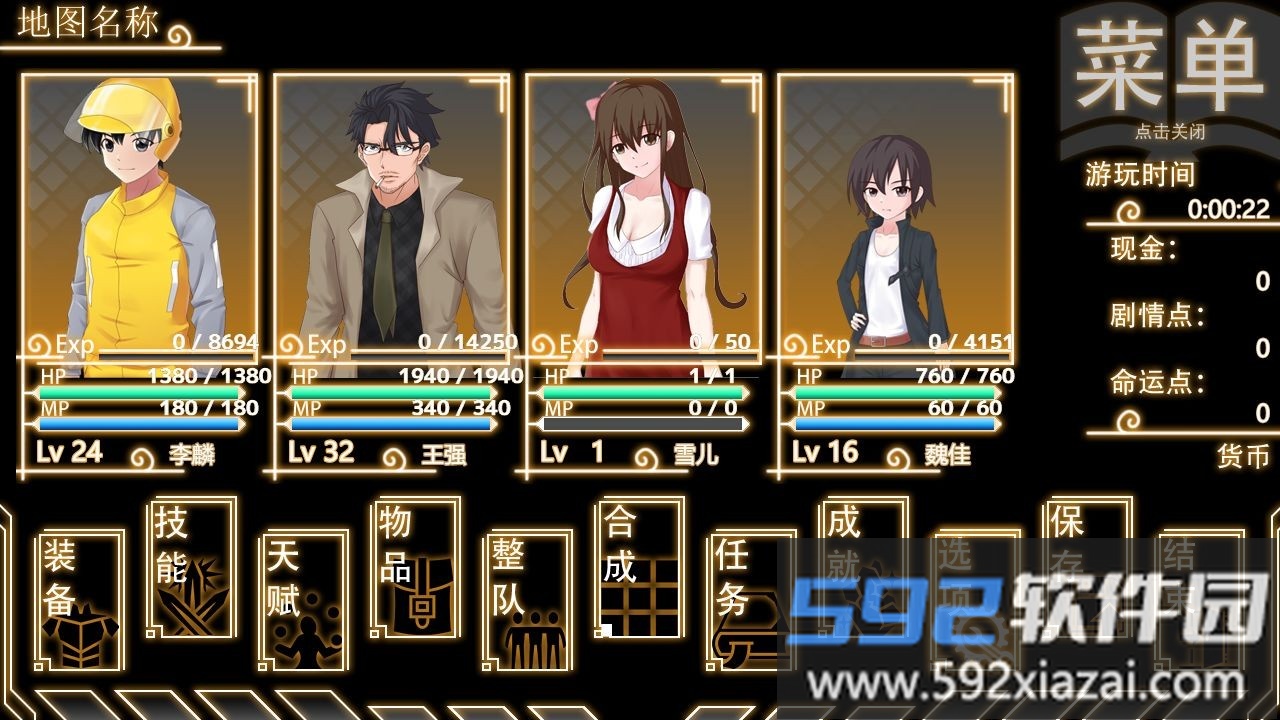This screenshot has height=720, width=1280.
Task: Open the 装备 equipment menu
Action: pyautogui.click(x=80, y=600)
